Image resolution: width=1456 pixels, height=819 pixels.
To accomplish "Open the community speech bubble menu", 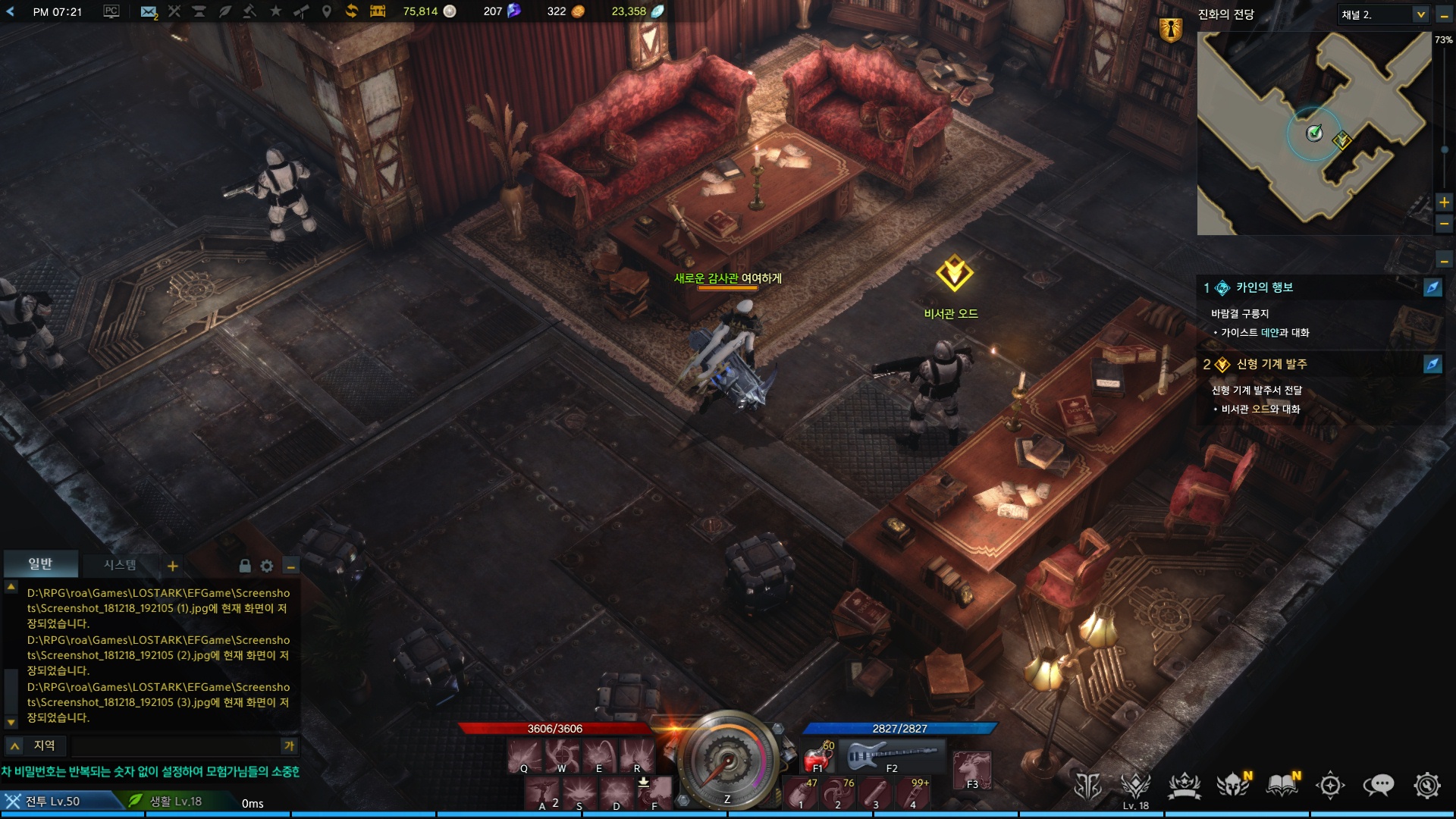I will (1378, 786).
